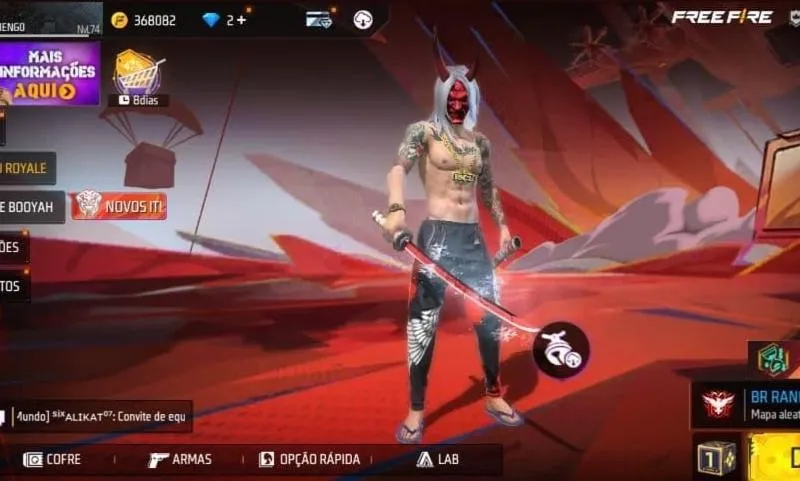This screenshot has width=800, height=481.
Task: Add diamonds with the plus button
Action: click(x=246, y=19)
